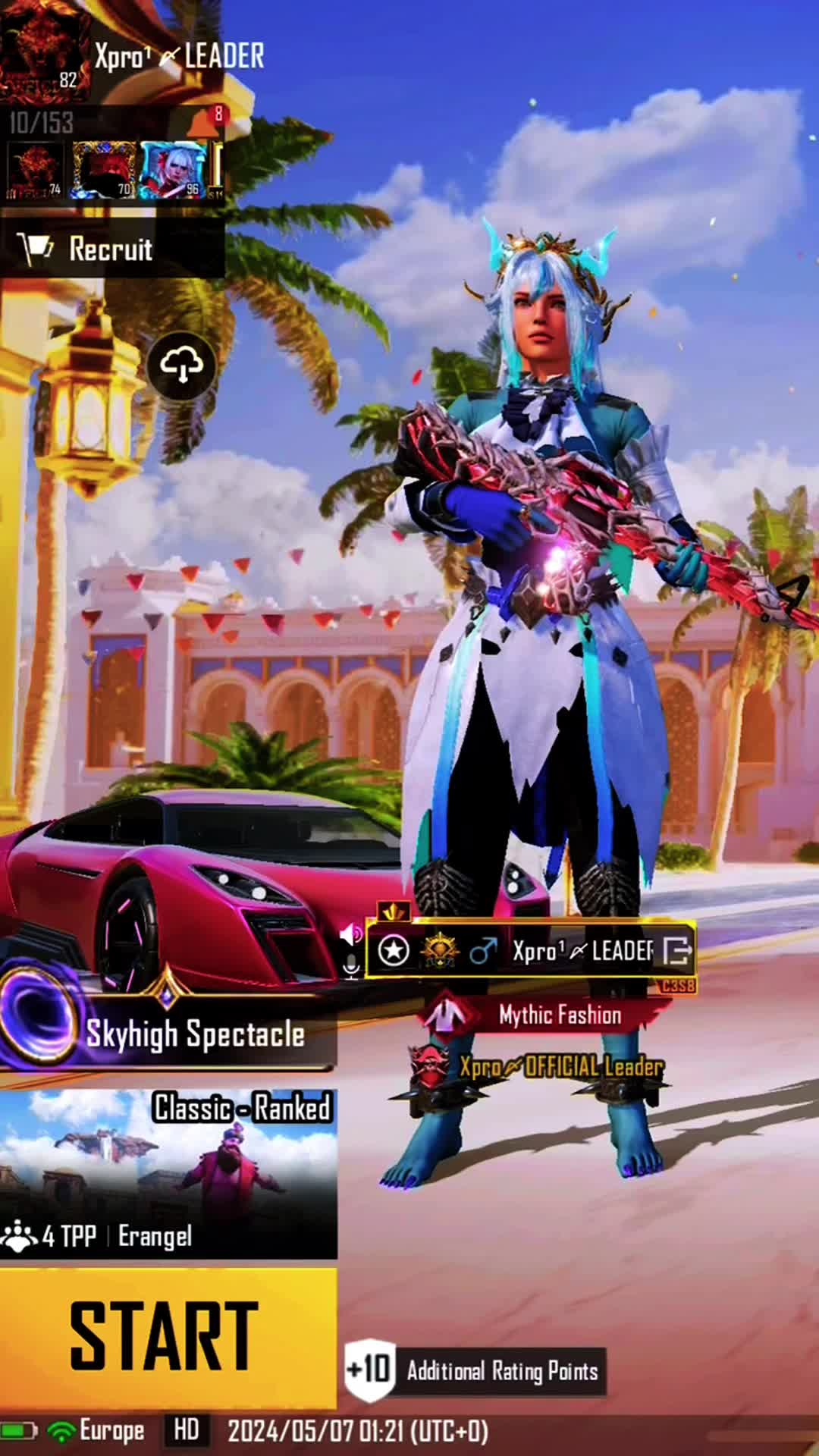Open the Xpro LEADER profile avatar

45,52
